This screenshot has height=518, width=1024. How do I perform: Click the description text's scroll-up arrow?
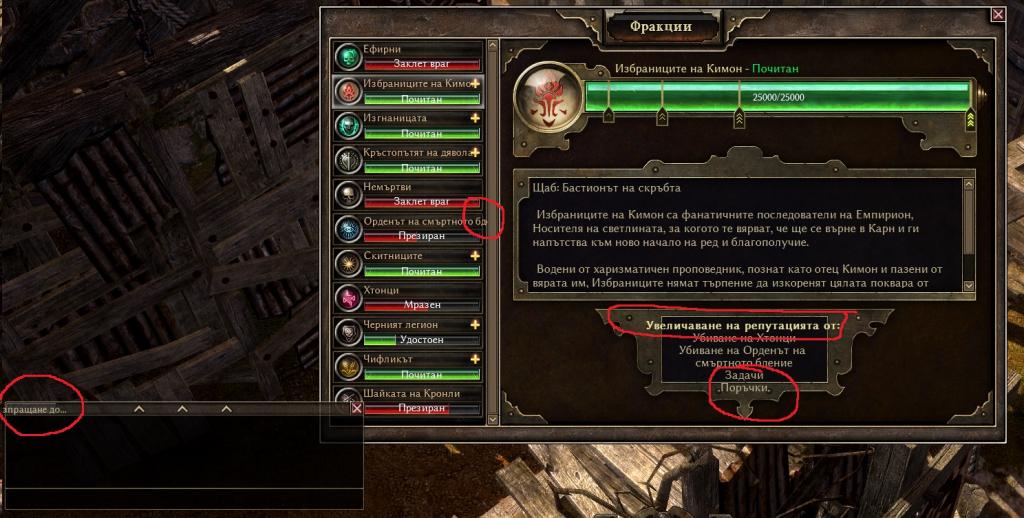(x=968, y=183)
